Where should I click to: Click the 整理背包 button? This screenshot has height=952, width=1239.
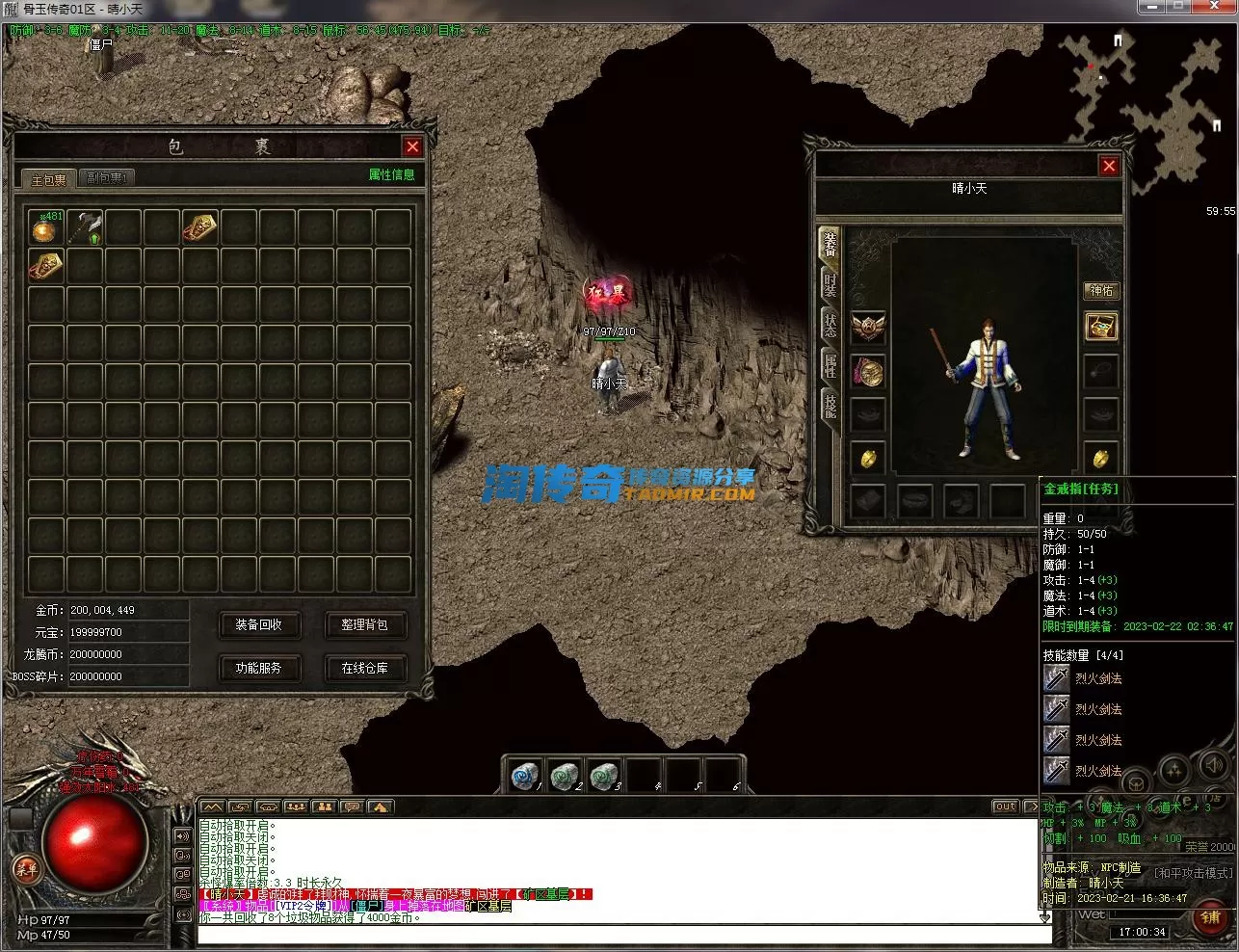[x=364, y=624]
